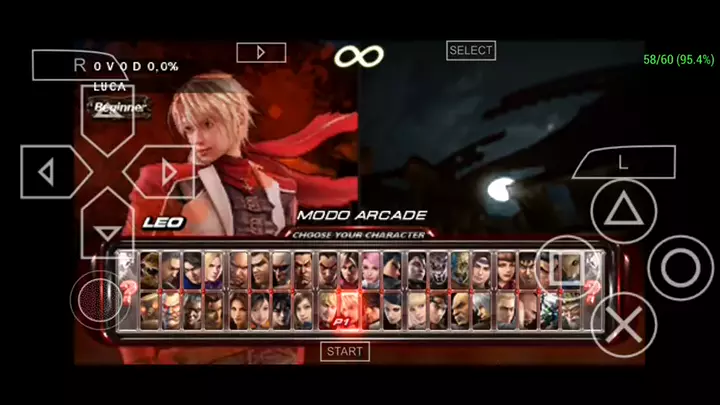The image size is (720, 405).
Task: Choose pink-haired Alisa from the roster
Action: coord(371,268)
